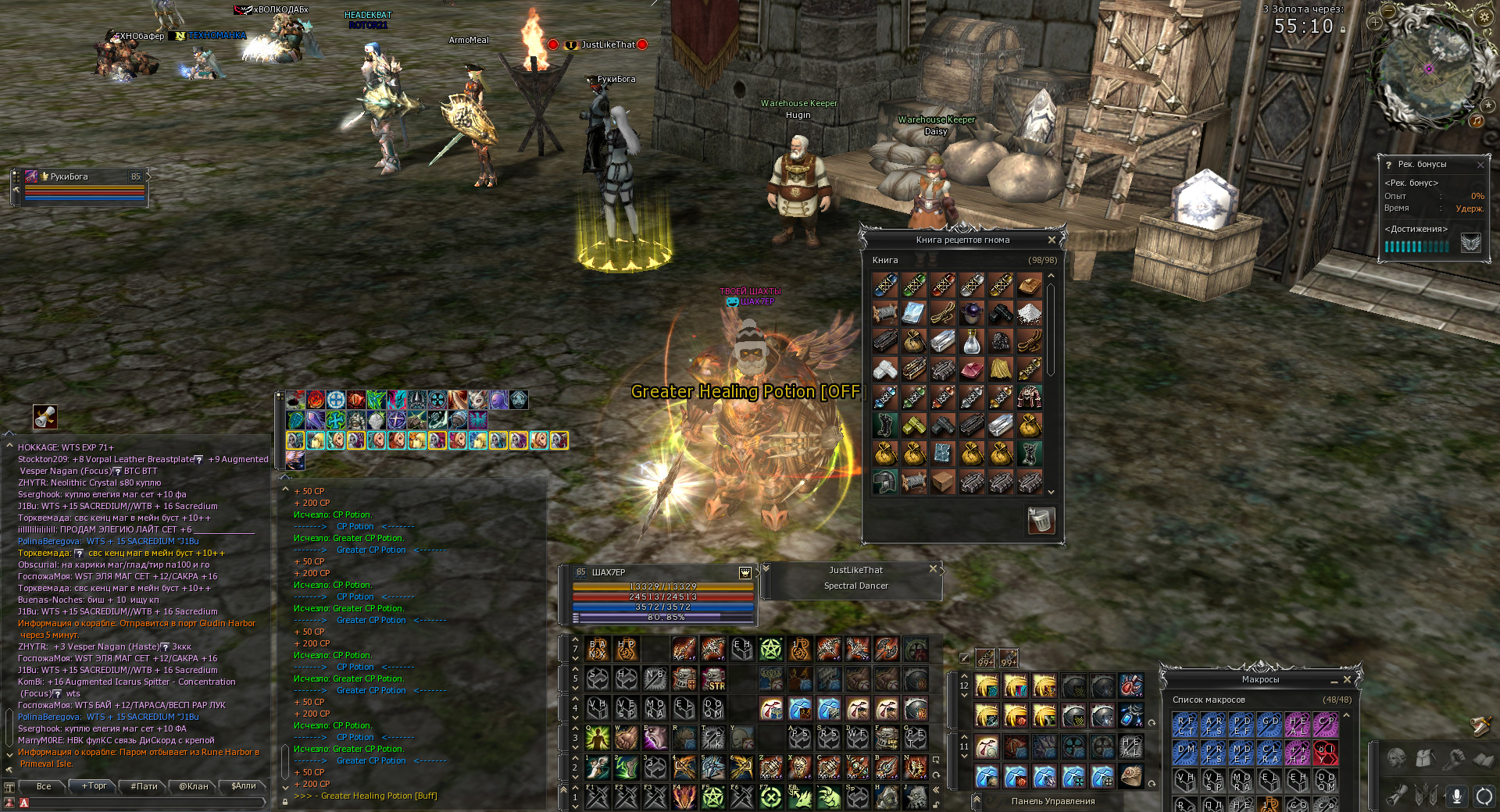Click the trash can in recipe book
The image size is (1500, 812).
(x=1041, y=520)
